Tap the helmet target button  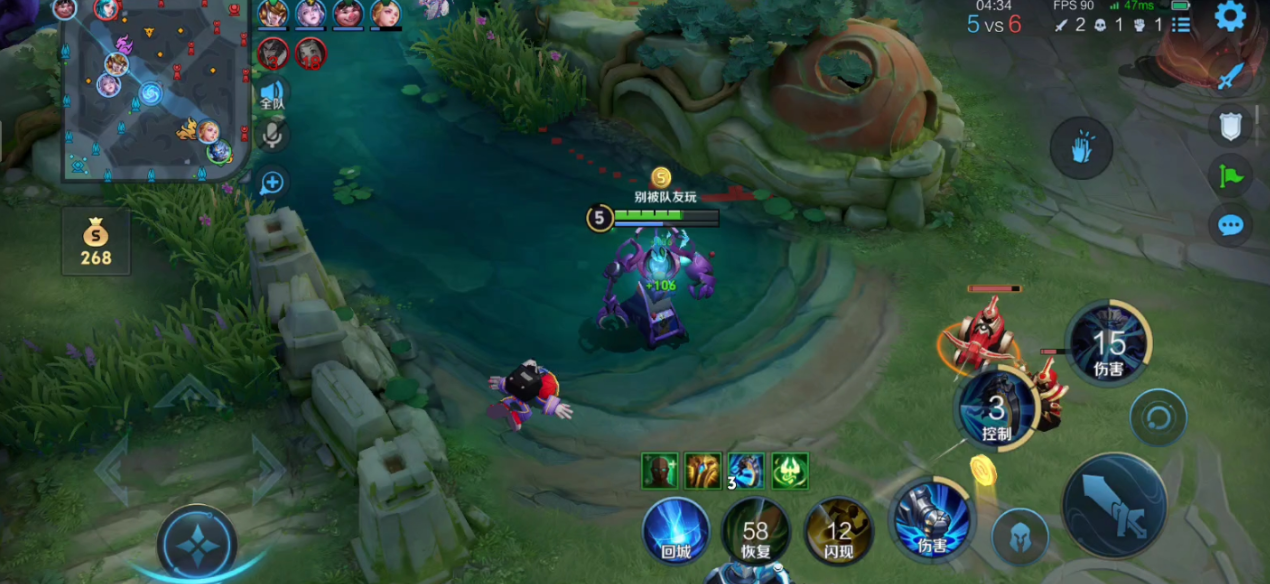click(x=1020, y=537)
